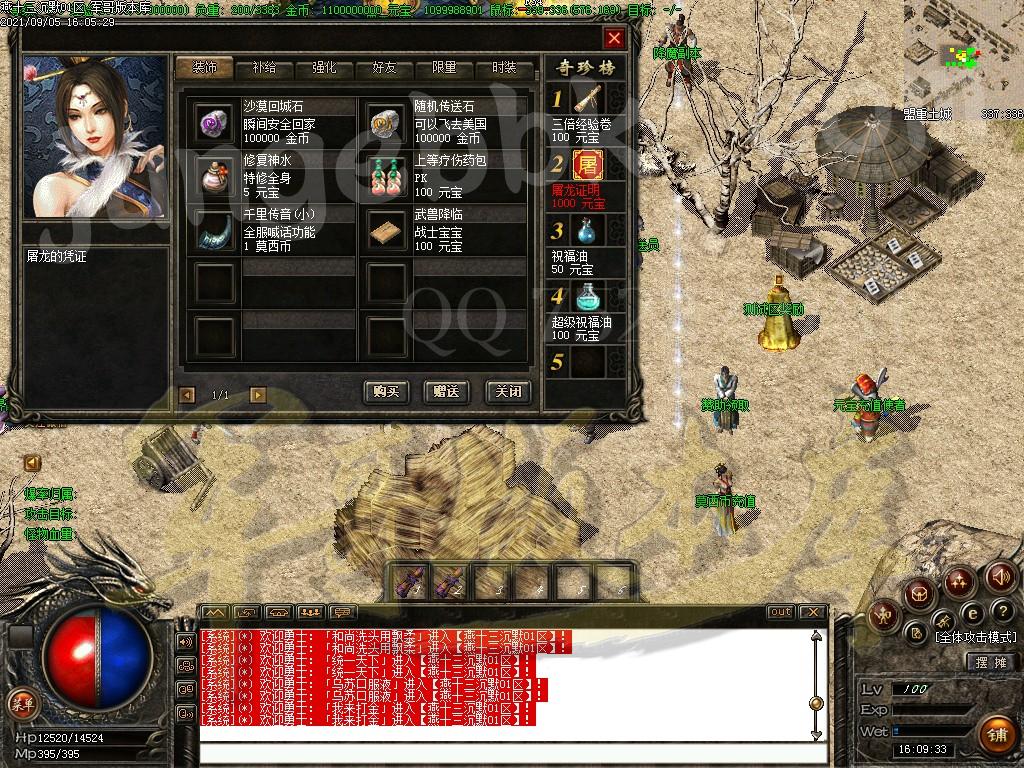Screen dimensions: 1024x768
Task: Switch to the 补给 supplies tab
Action: [x=265, y=68]
